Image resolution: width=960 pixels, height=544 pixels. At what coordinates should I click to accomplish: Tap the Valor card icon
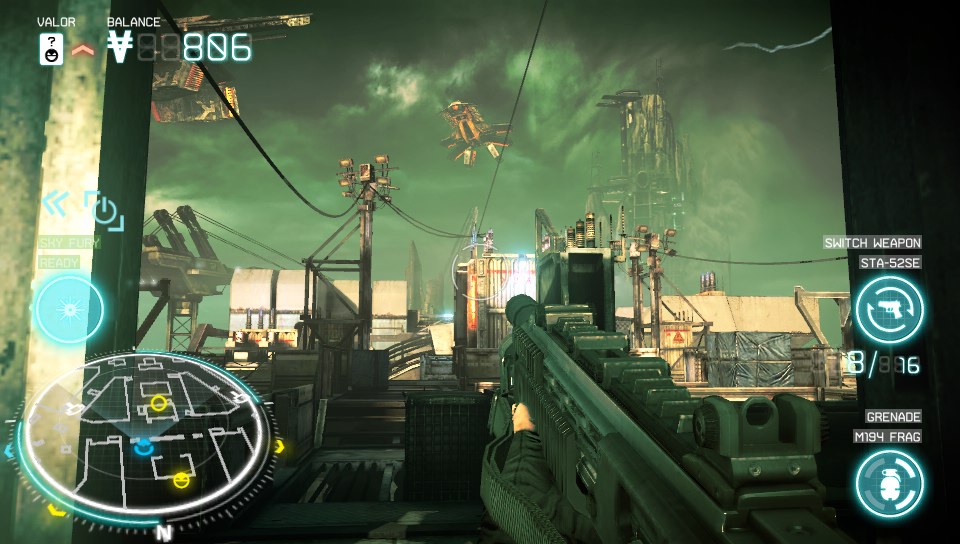[x=51, y=48]
